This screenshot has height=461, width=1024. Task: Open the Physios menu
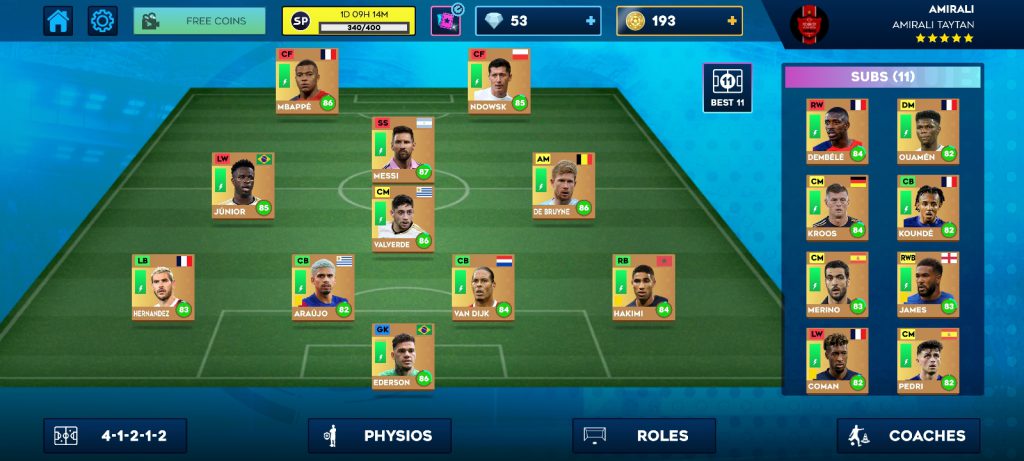[380, 436]
